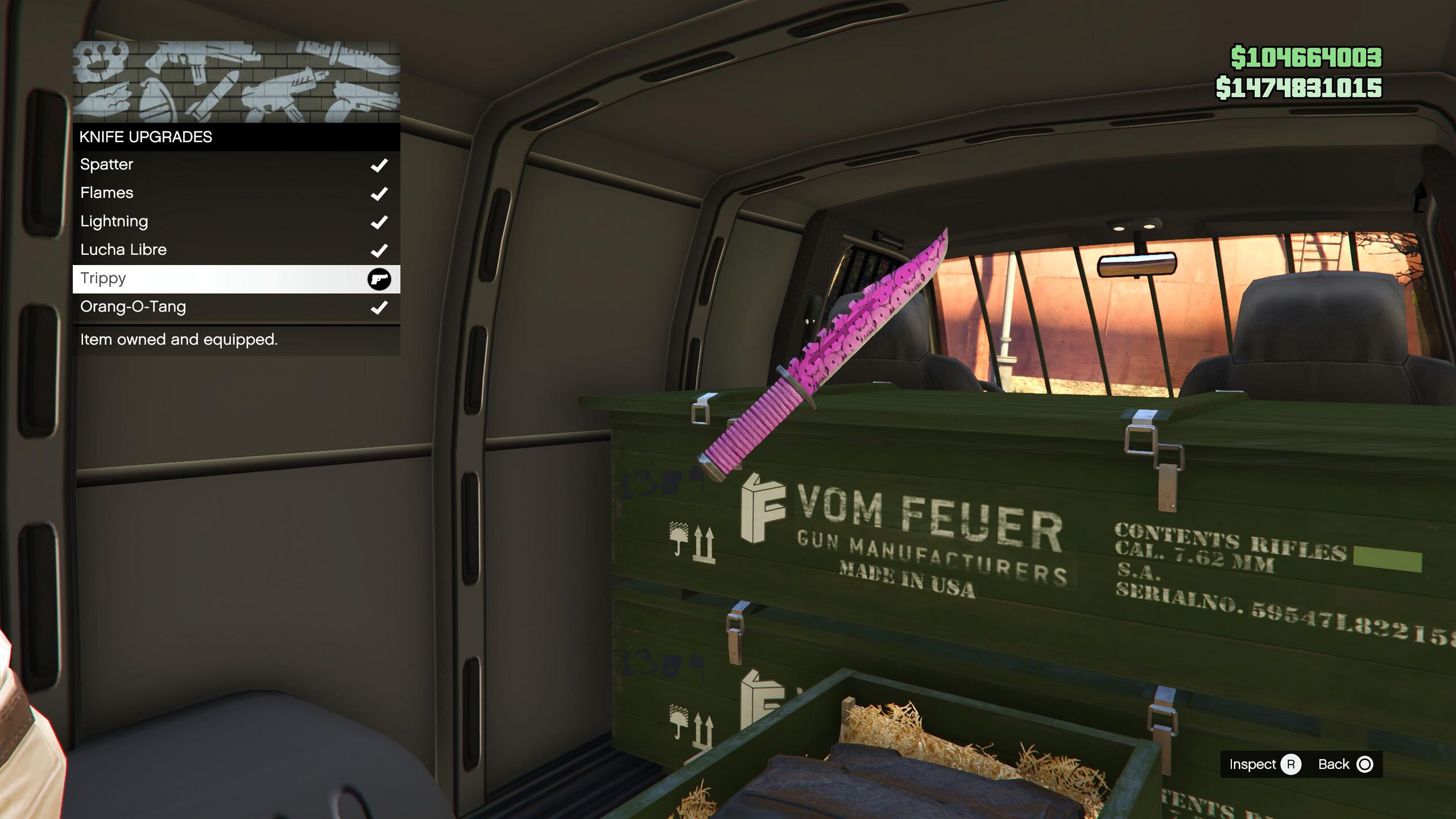Viewport: 1456px width, 819px height.
Task: Click the equipped Trippy knife entry
Action: click(x=236, y=279)
